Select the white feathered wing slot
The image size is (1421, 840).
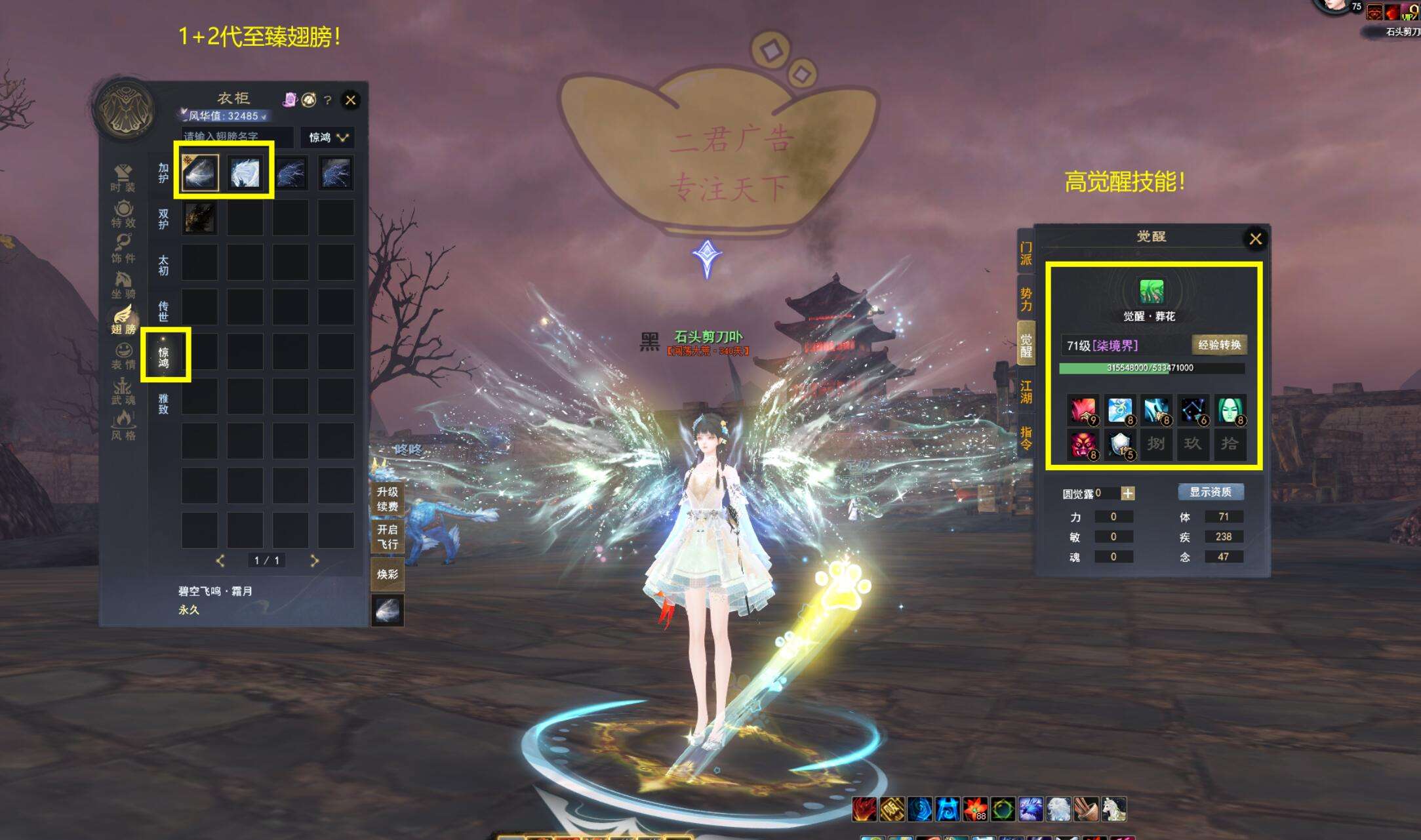click(245, 173)
